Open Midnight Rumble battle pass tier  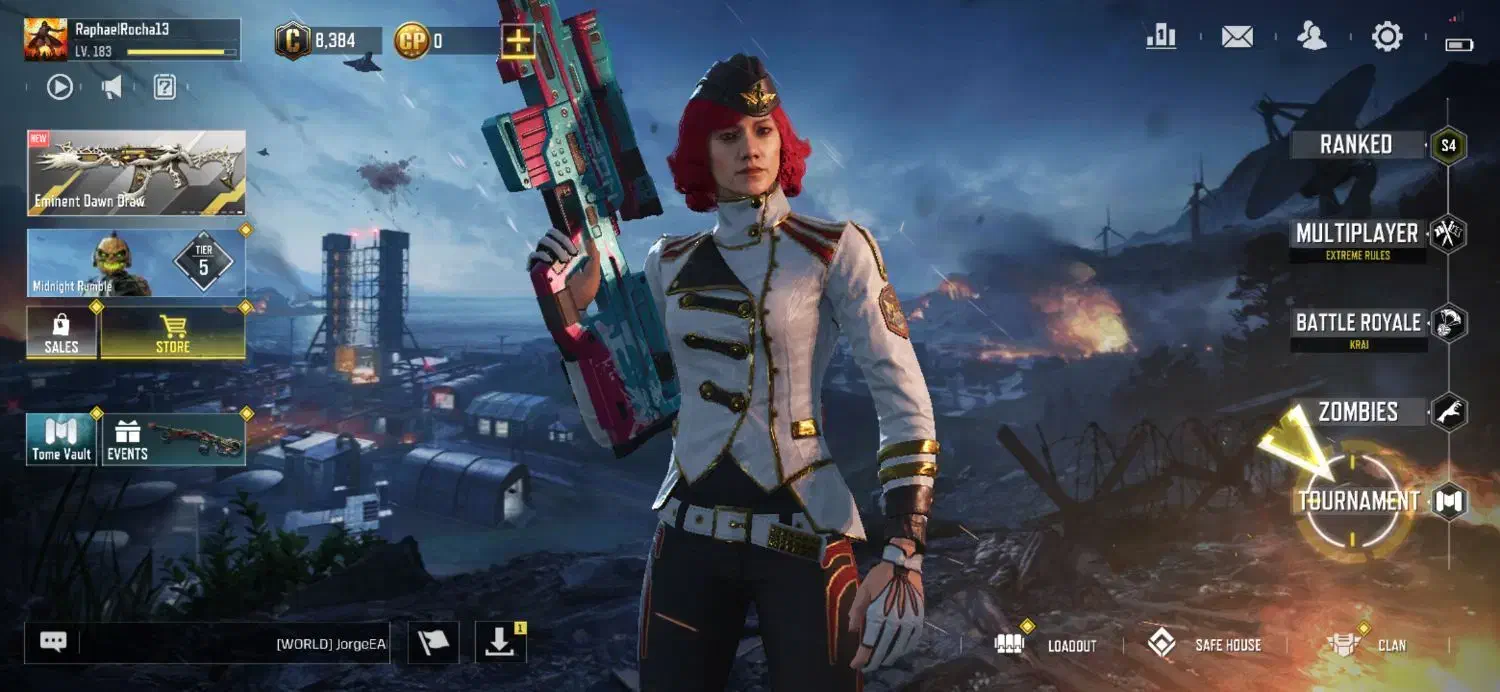point(136,263)
